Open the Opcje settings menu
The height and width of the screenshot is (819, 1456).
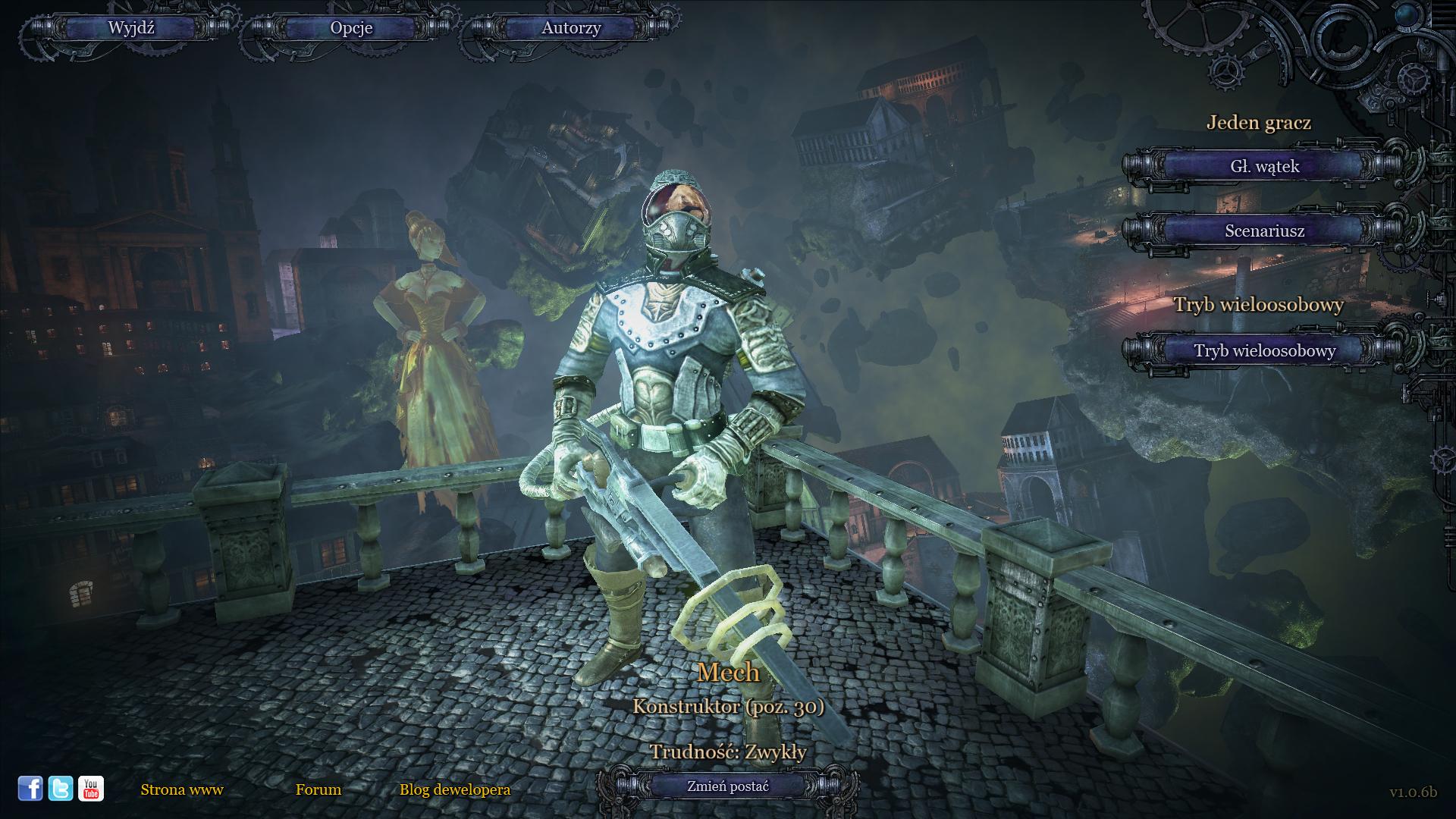tap(351, 28)
